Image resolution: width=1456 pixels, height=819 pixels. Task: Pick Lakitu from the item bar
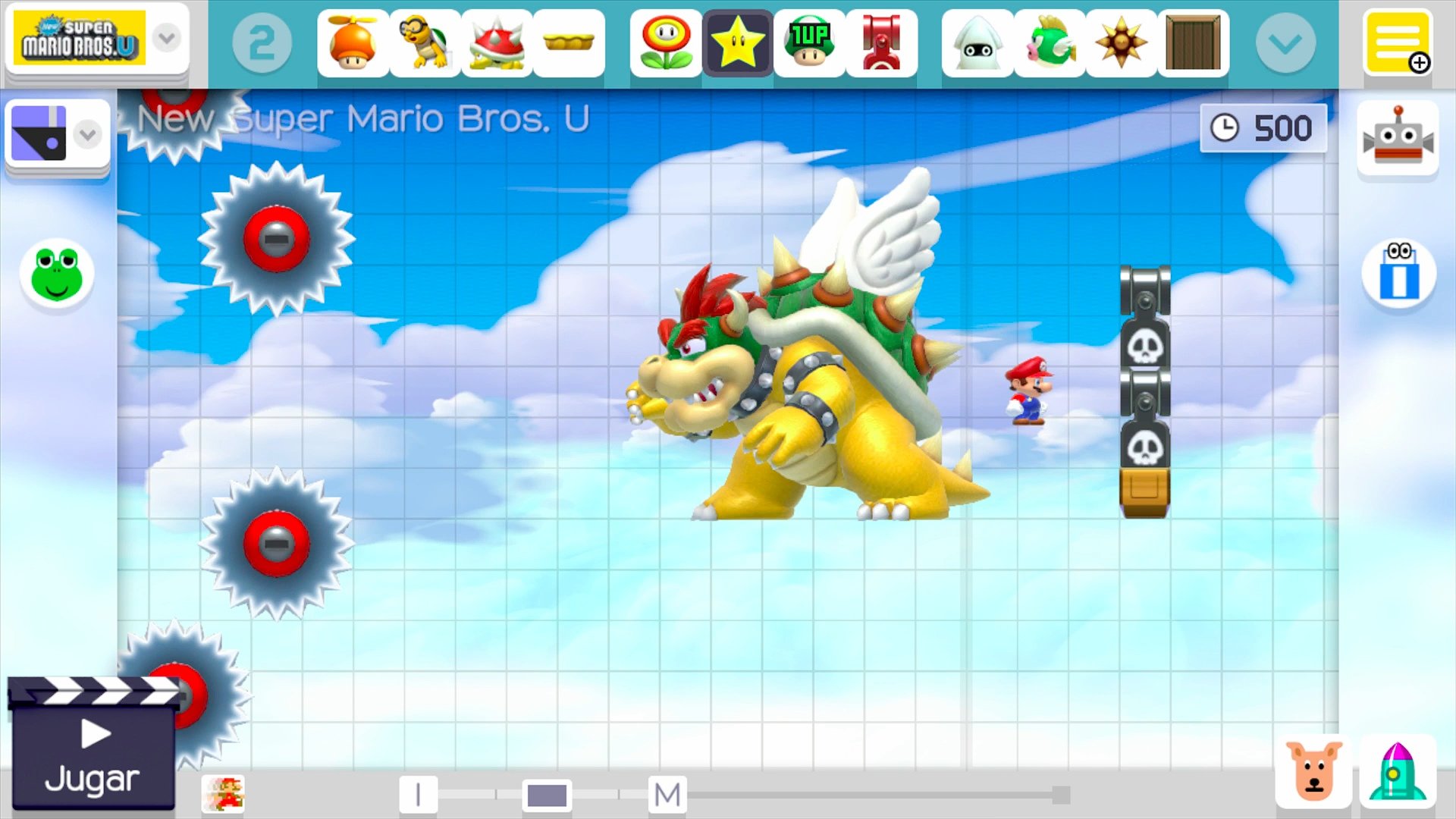(x=424, y=43)
